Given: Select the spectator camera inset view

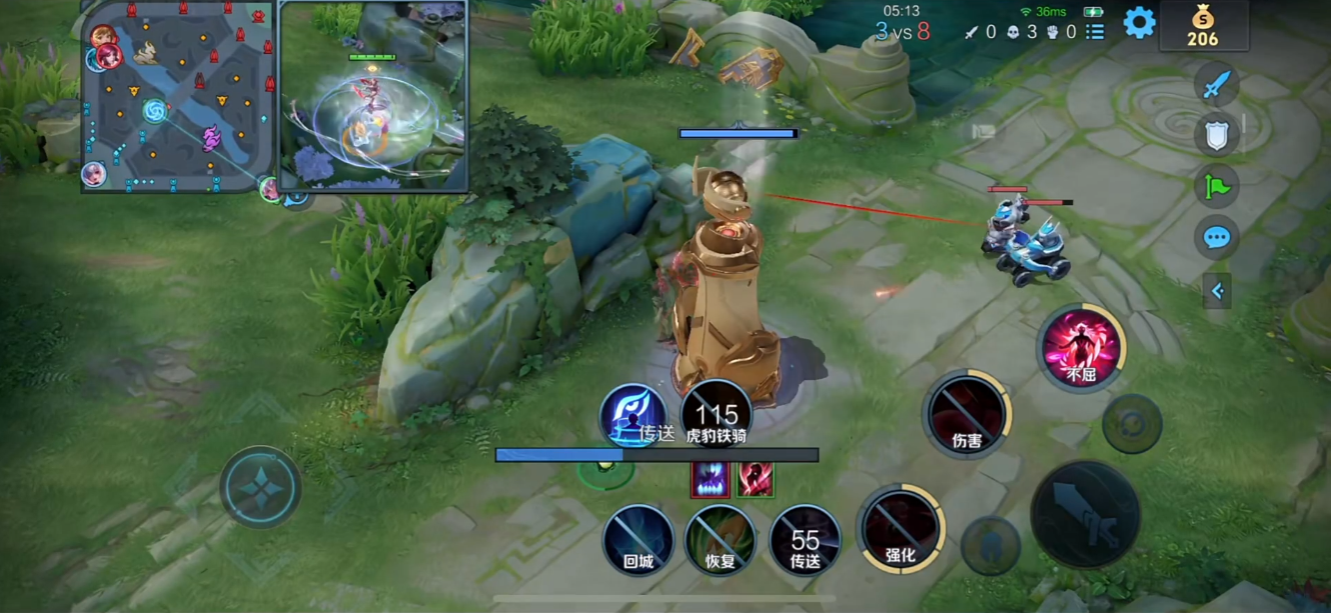Looking at the screenshot, I should (373, 96).
